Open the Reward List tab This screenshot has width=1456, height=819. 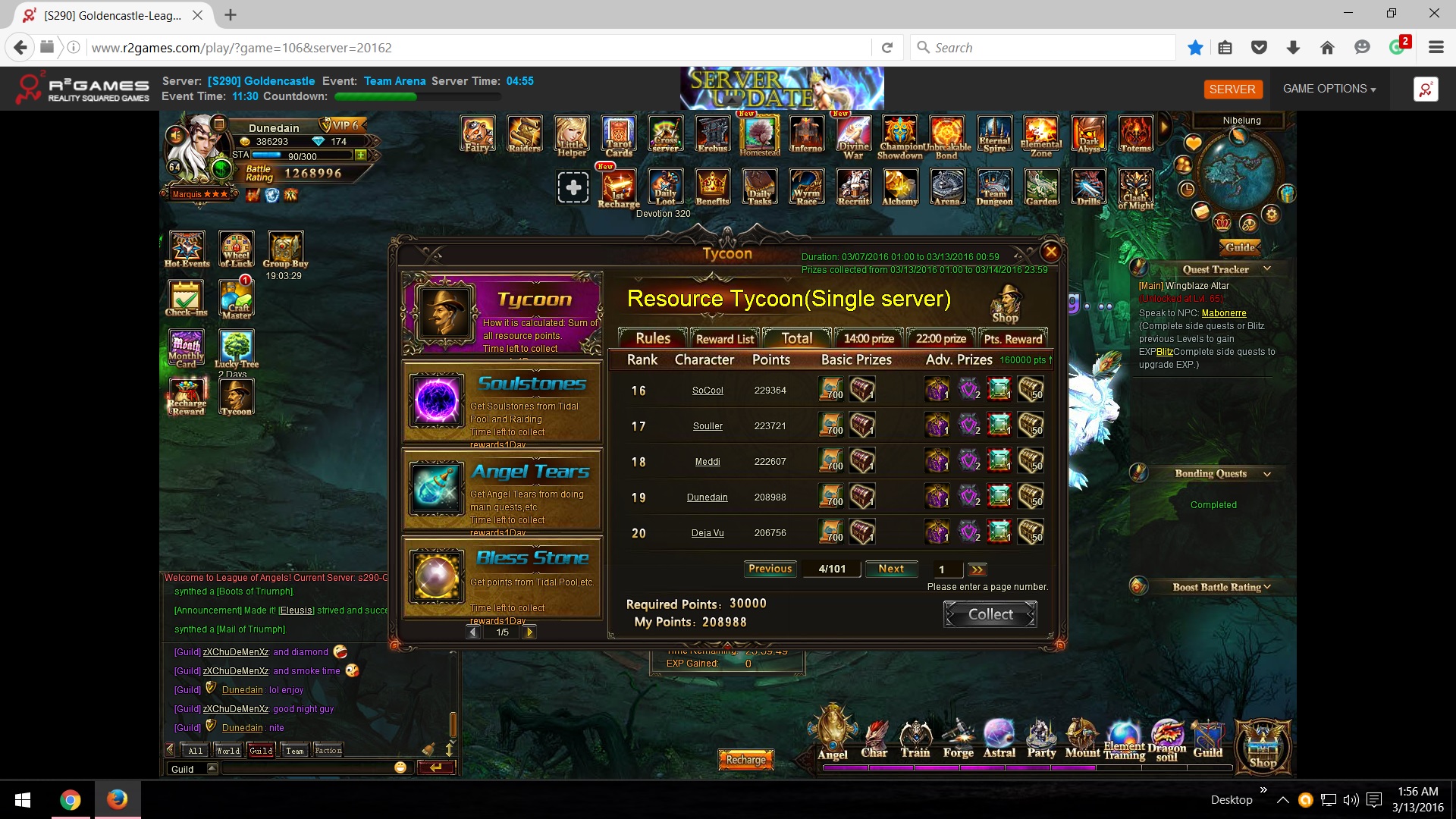[x=724, y=339]
